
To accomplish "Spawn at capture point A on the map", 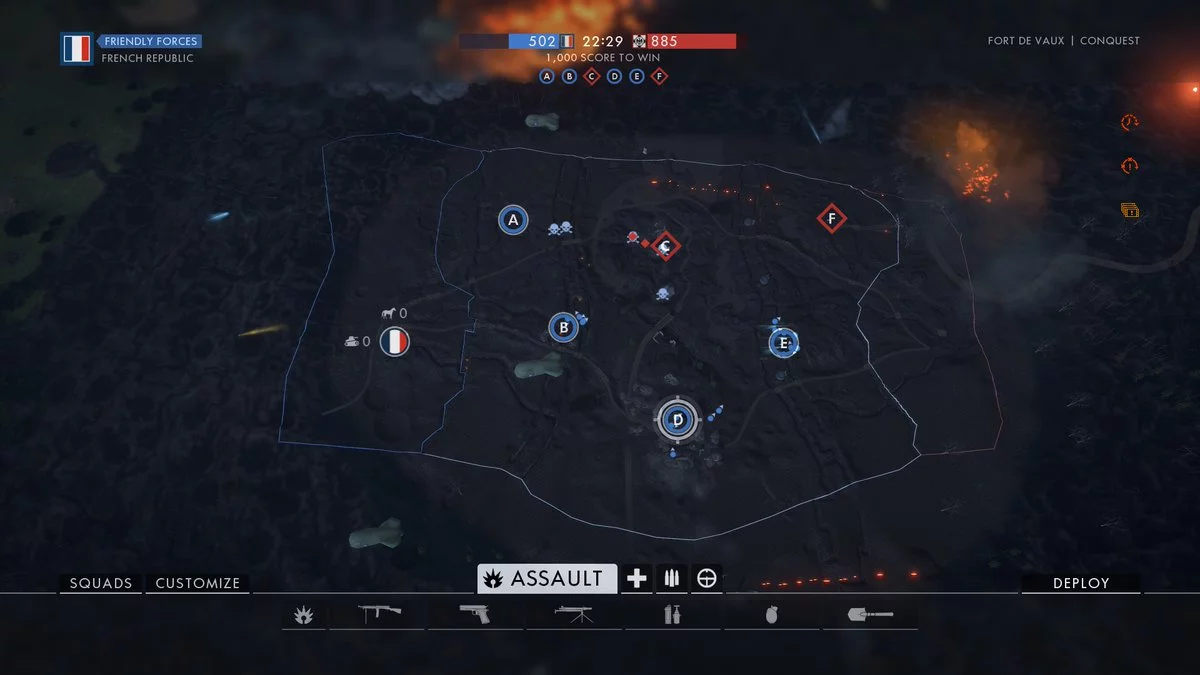I will click(x=513, y=220).
